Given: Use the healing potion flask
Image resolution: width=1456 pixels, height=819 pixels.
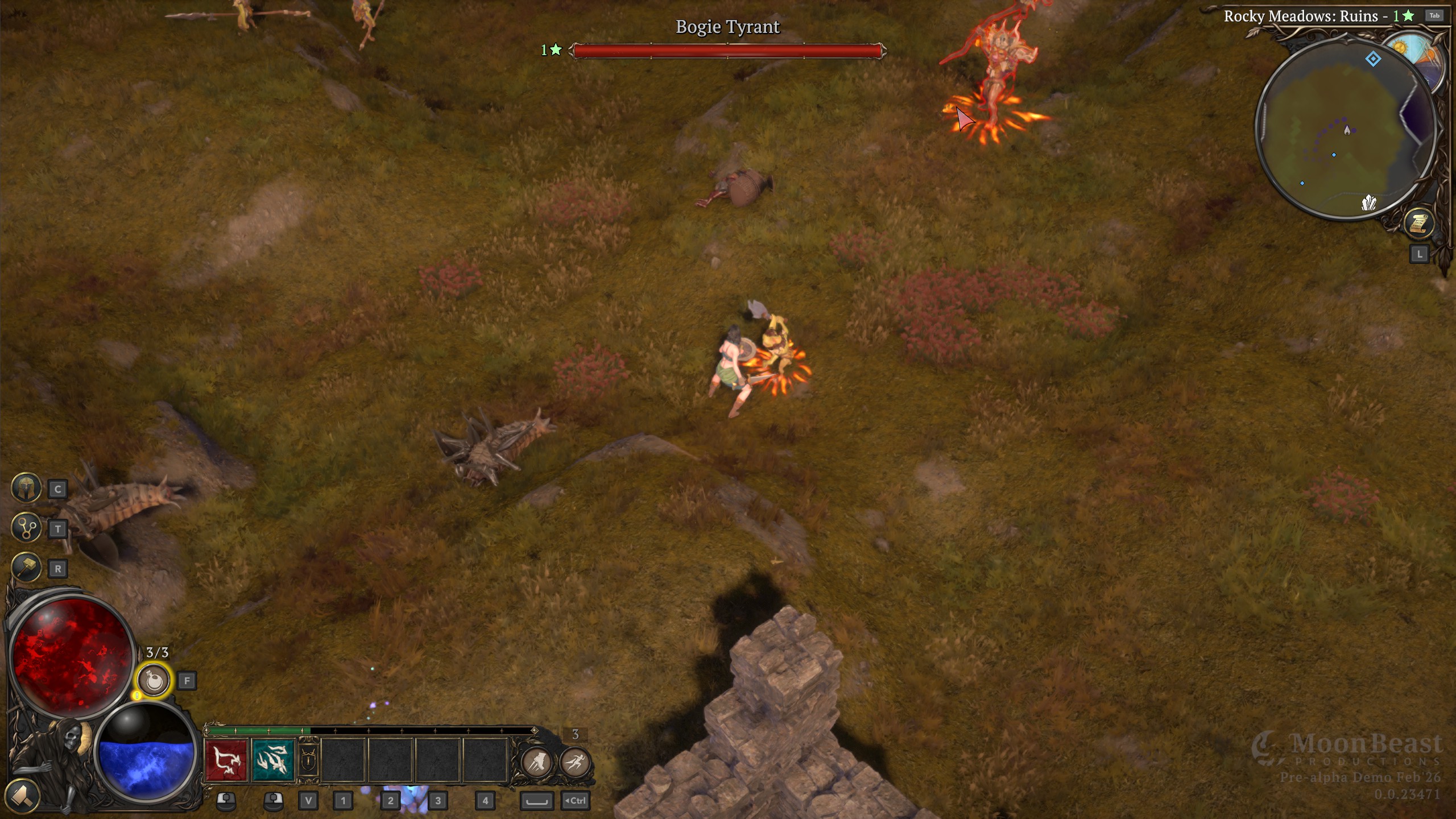Looking at the screenshot, I should pos(154,680).
